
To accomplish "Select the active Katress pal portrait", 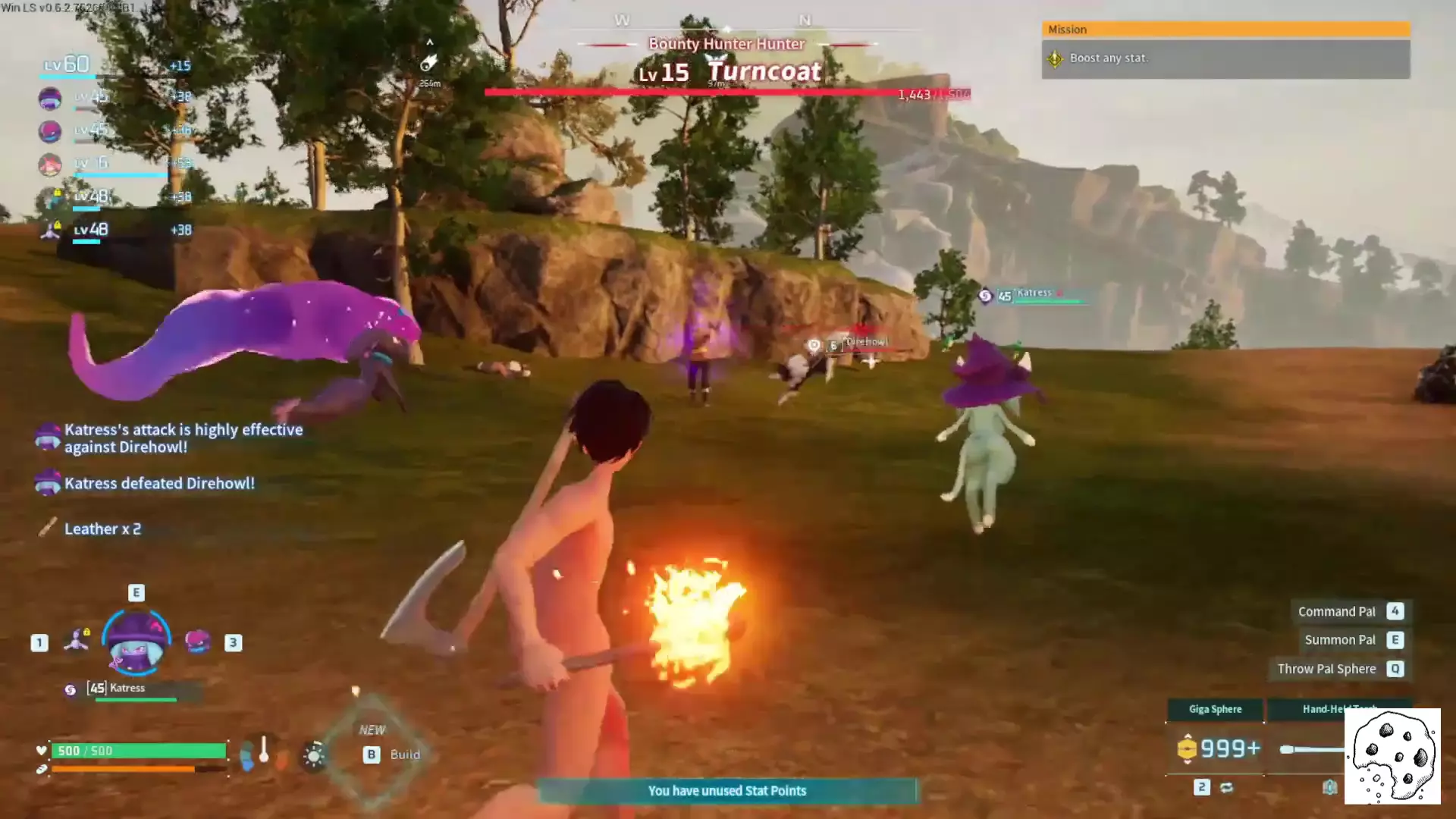I will point(136,643).
